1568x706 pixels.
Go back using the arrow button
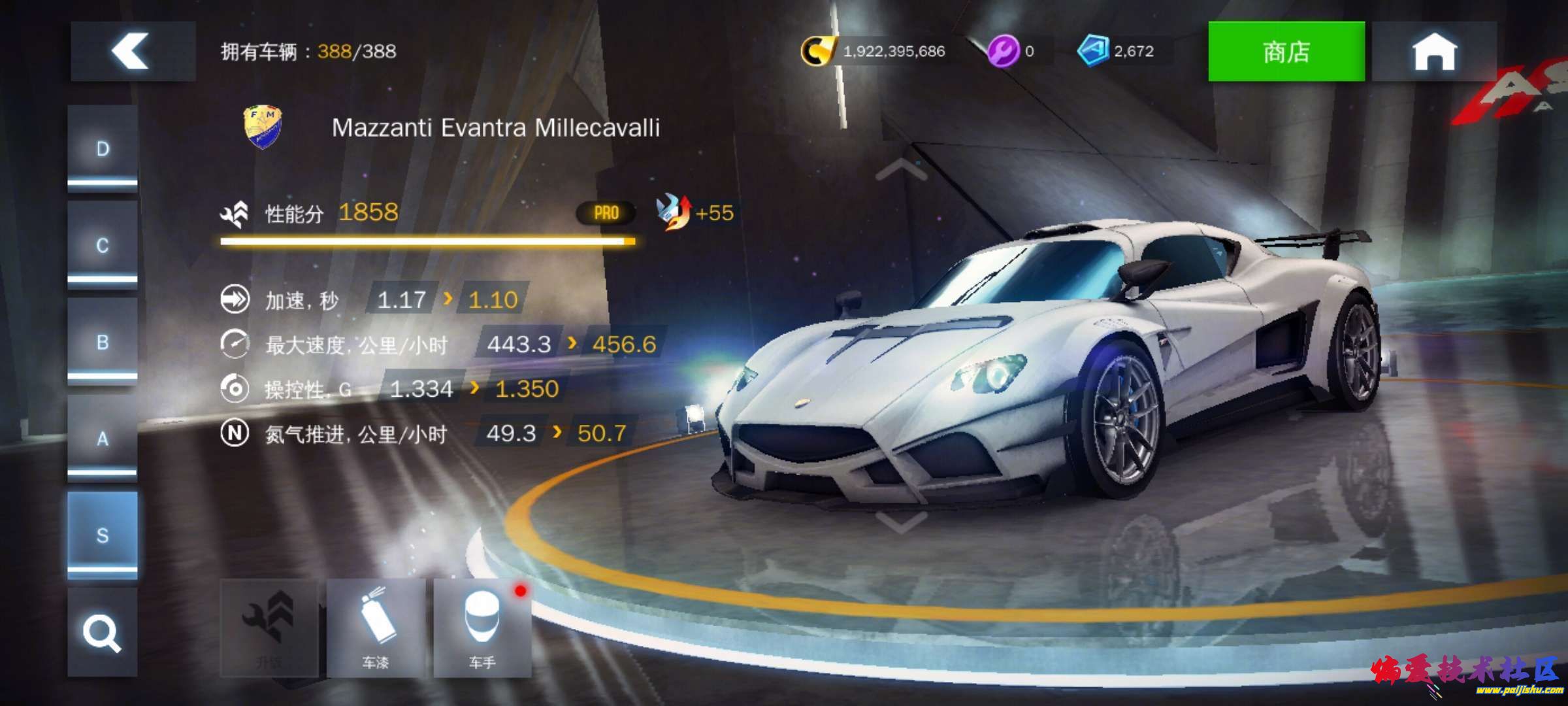(133, 51)
